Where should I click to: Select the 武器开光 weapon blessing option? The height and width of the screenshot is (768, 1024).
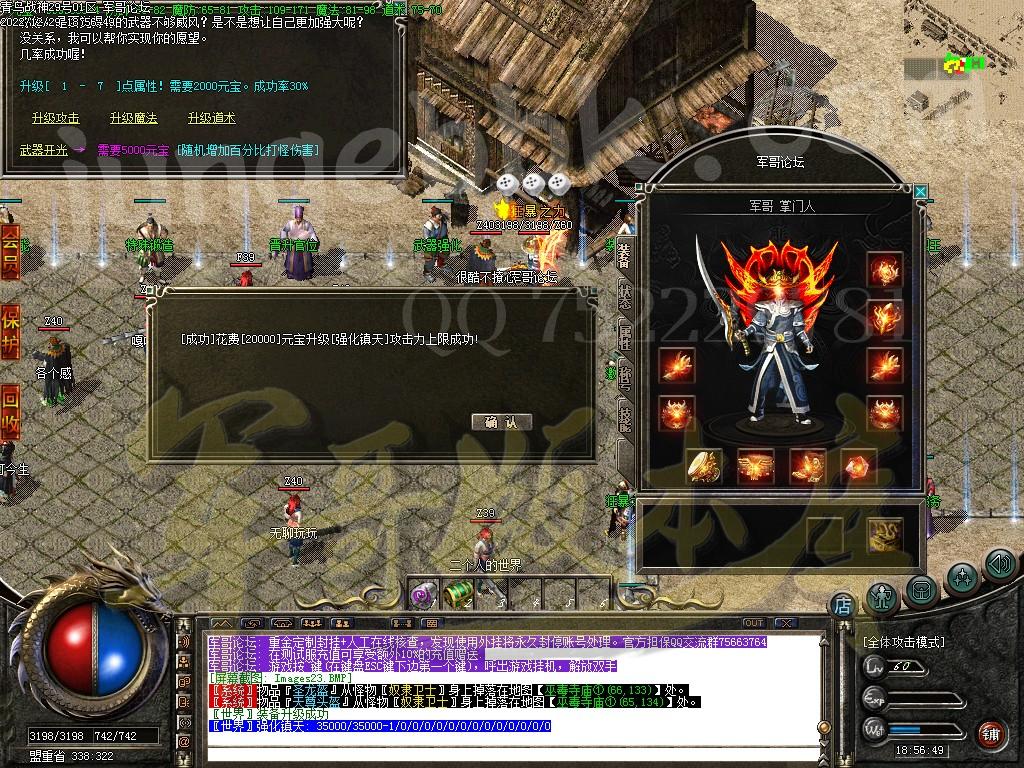pyautogui.click(x=44, y=150)
